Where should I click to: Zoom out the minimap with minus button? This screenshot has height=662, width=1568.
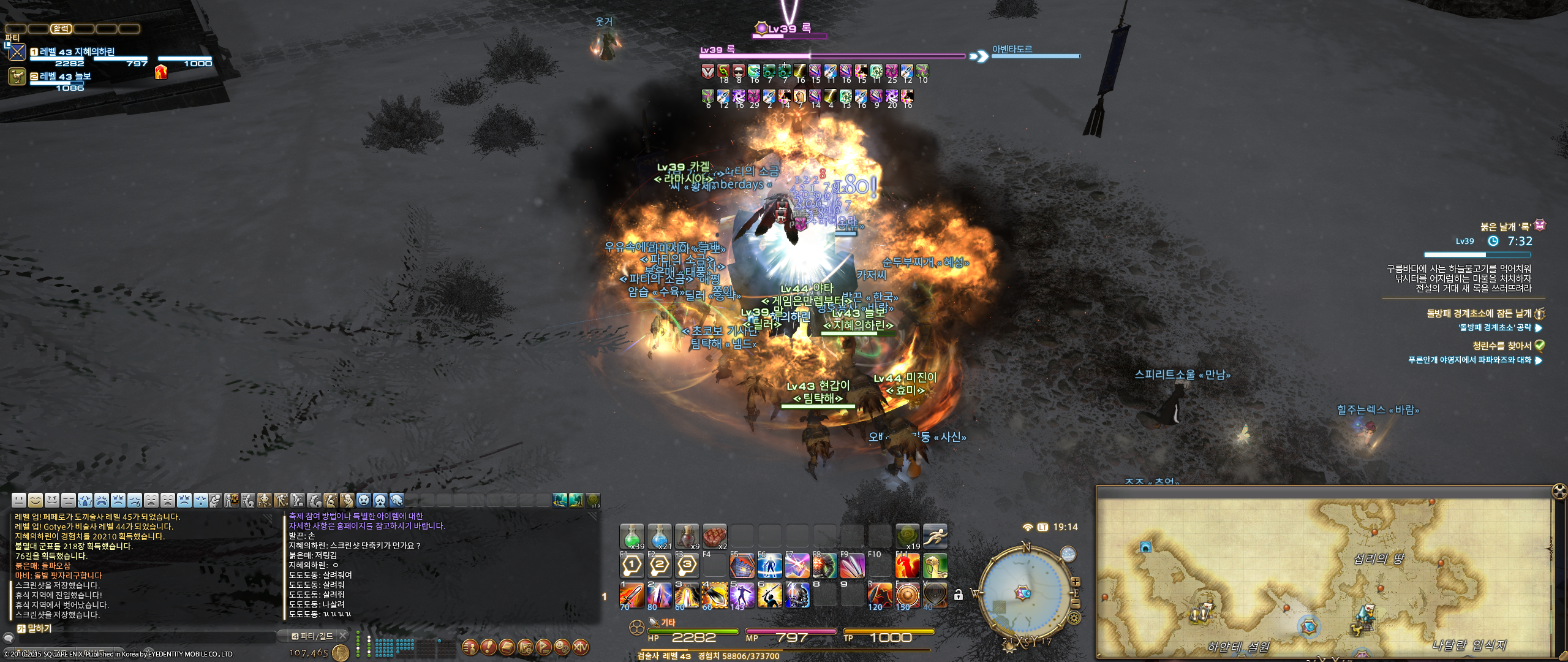pos(1075,604)
